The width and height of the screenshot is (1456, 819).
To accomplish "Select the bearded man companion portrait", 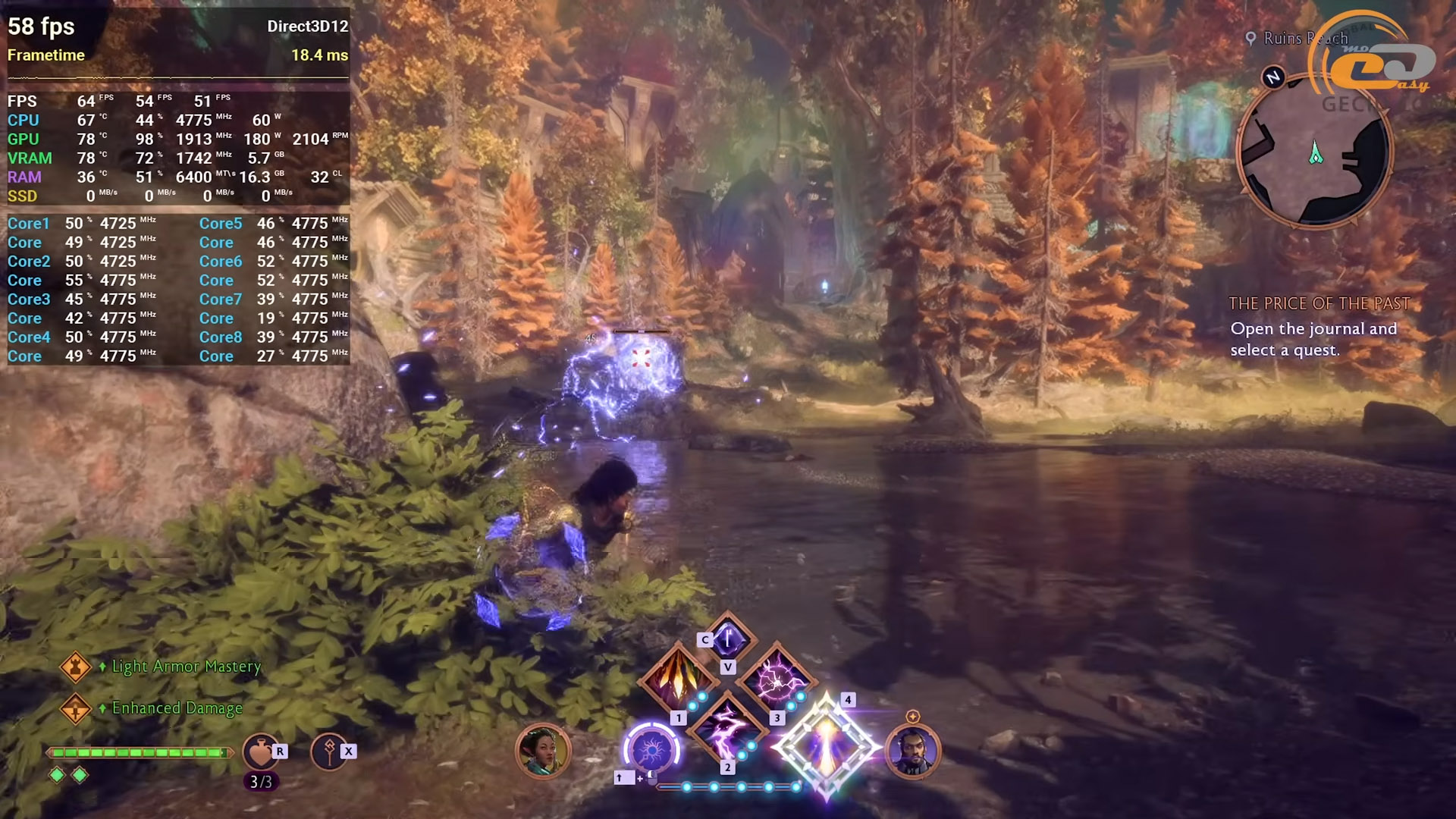I will click(912, 751).
